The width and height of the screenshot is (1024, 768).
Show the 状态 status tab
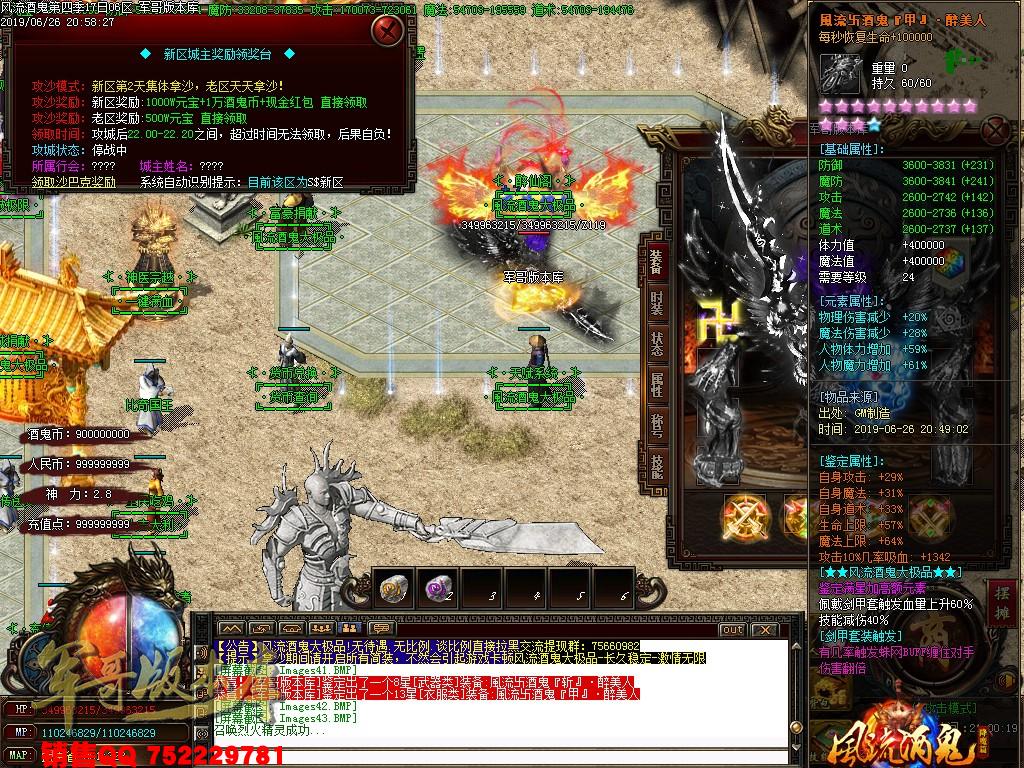(656, 343)
